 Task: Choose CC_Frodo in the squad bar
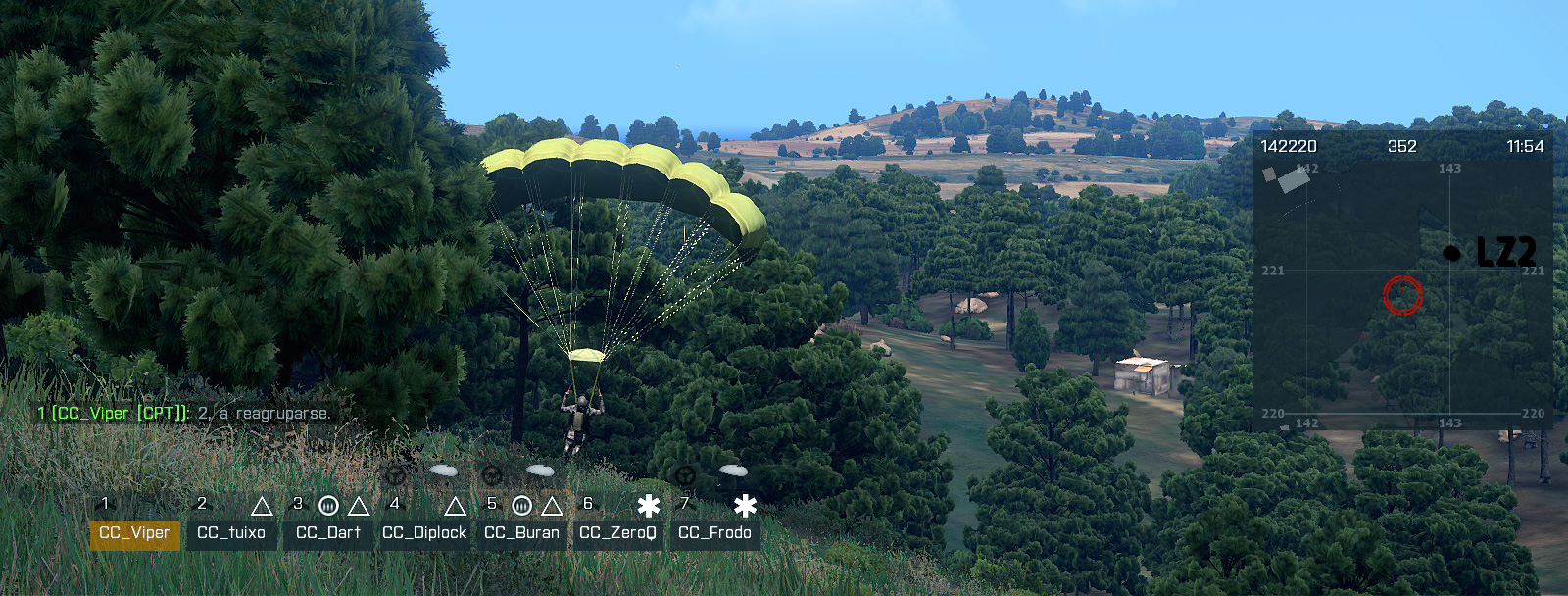pyautogui.click(x=714, y=533)
